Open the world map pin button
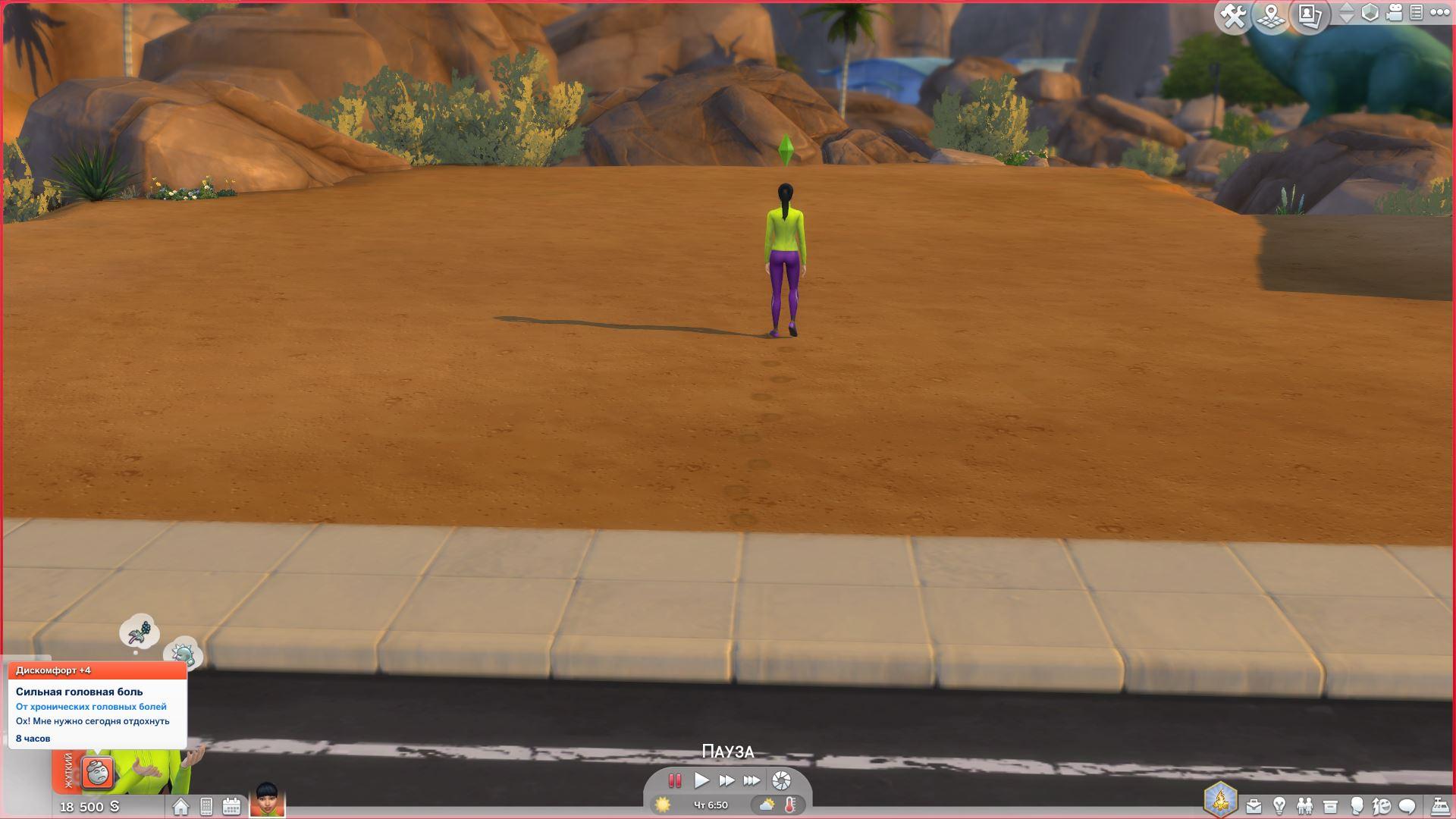The image size is (1456, 819). pyautogui.click(x=1272, y=16)
